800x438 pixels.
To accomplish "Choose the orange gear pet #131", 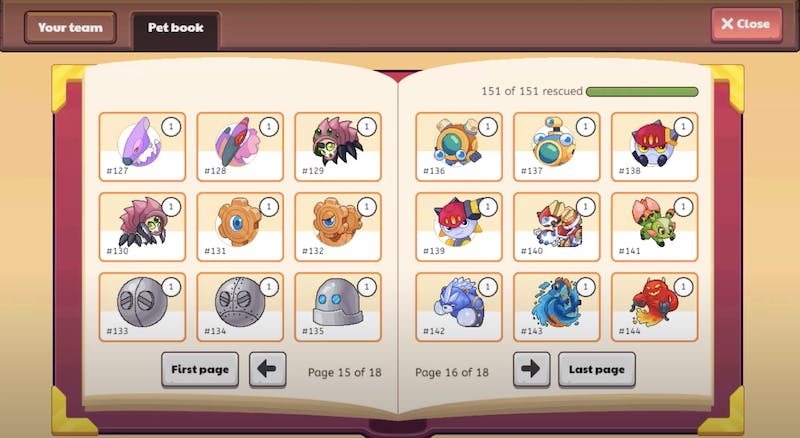I will (240, 227).
